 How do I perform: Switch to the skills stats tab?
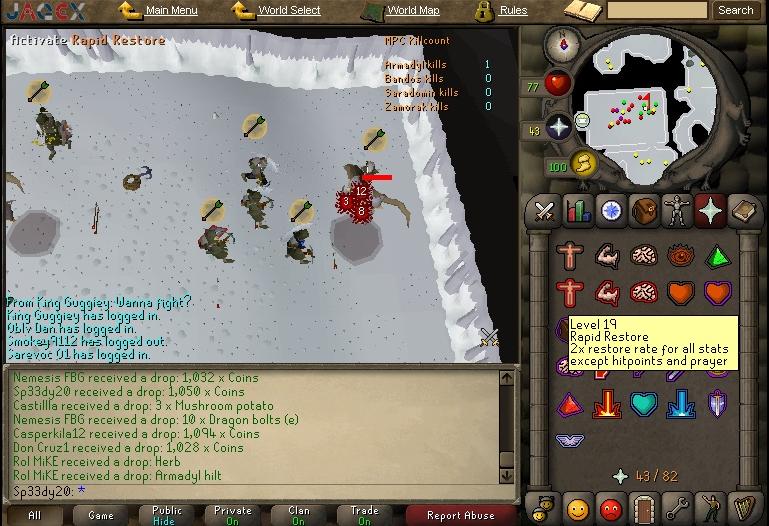(x=577, y=211)
